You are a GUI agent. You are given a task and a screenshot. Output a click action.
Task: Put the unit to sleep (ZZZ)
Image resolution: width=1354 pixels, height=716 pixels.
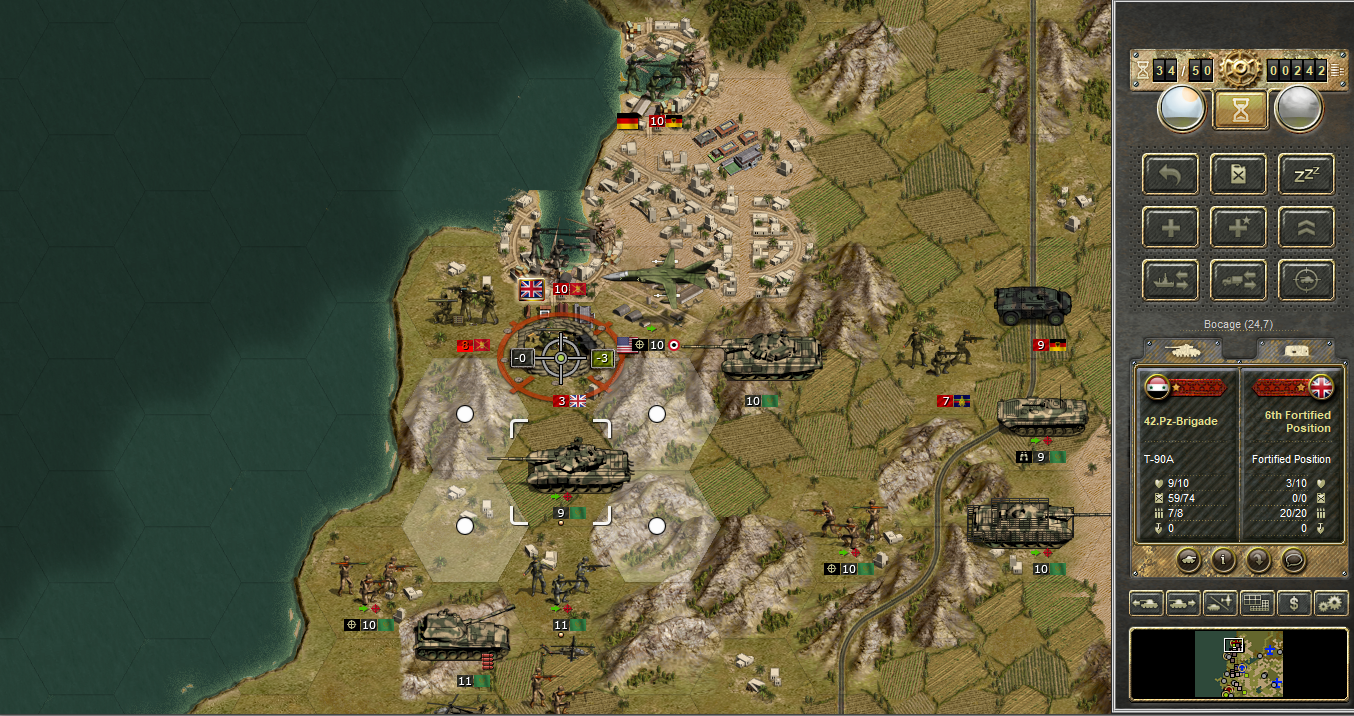1306,174
